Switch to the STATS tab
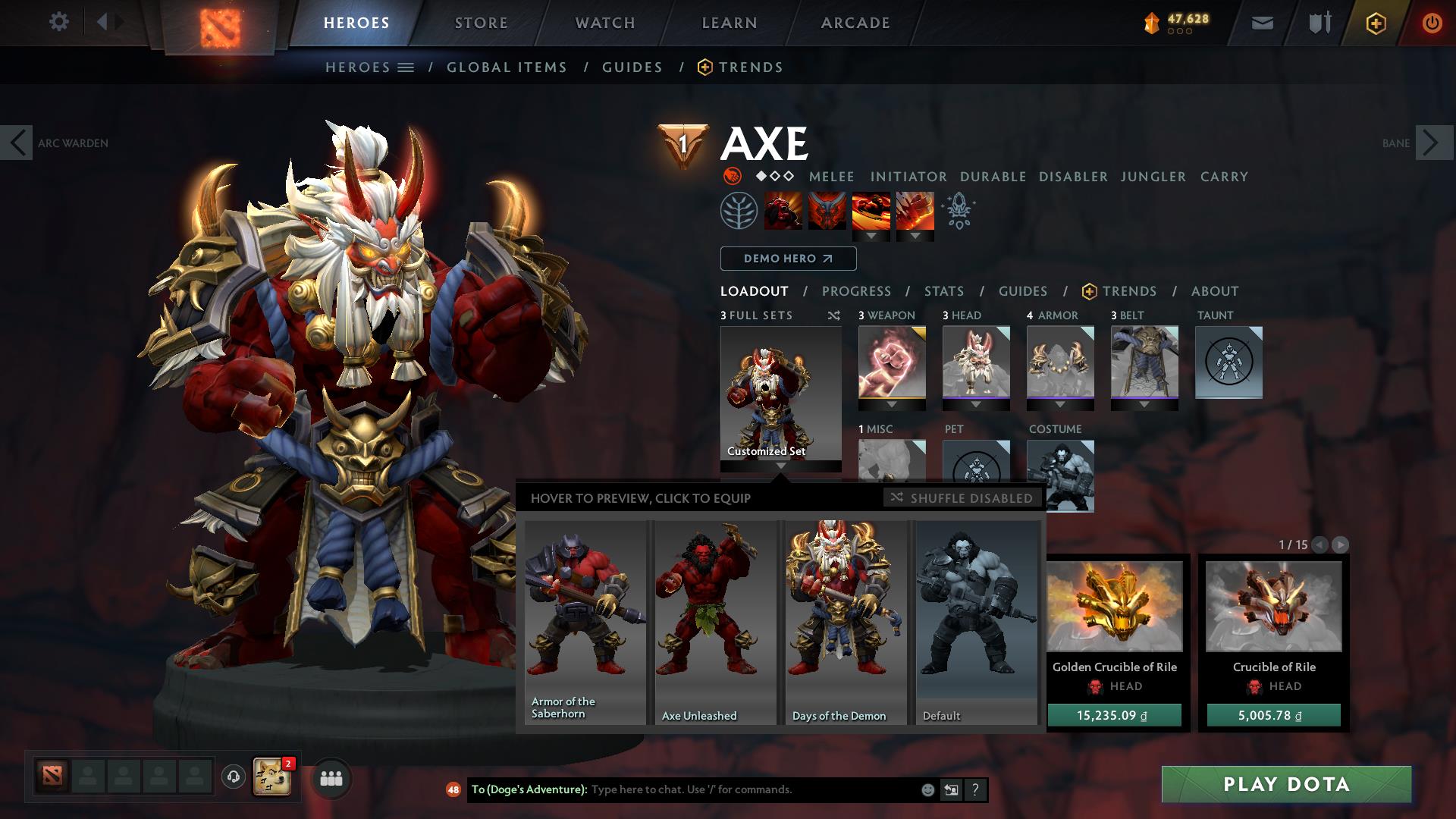The height and width of the screenshot is (819, 1456). pos(943,291)
